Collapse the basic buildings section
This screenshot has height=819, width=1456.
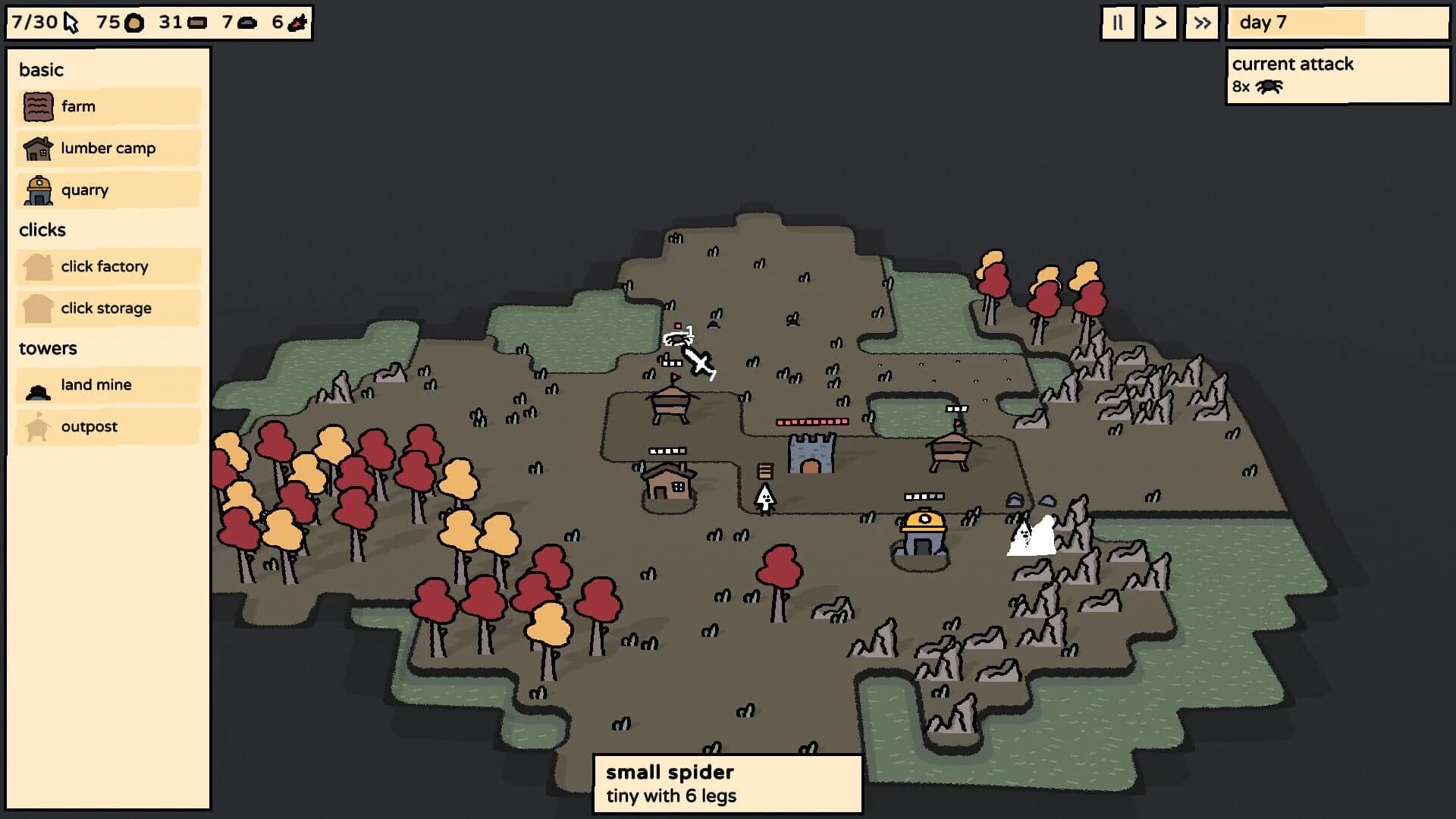41,70
